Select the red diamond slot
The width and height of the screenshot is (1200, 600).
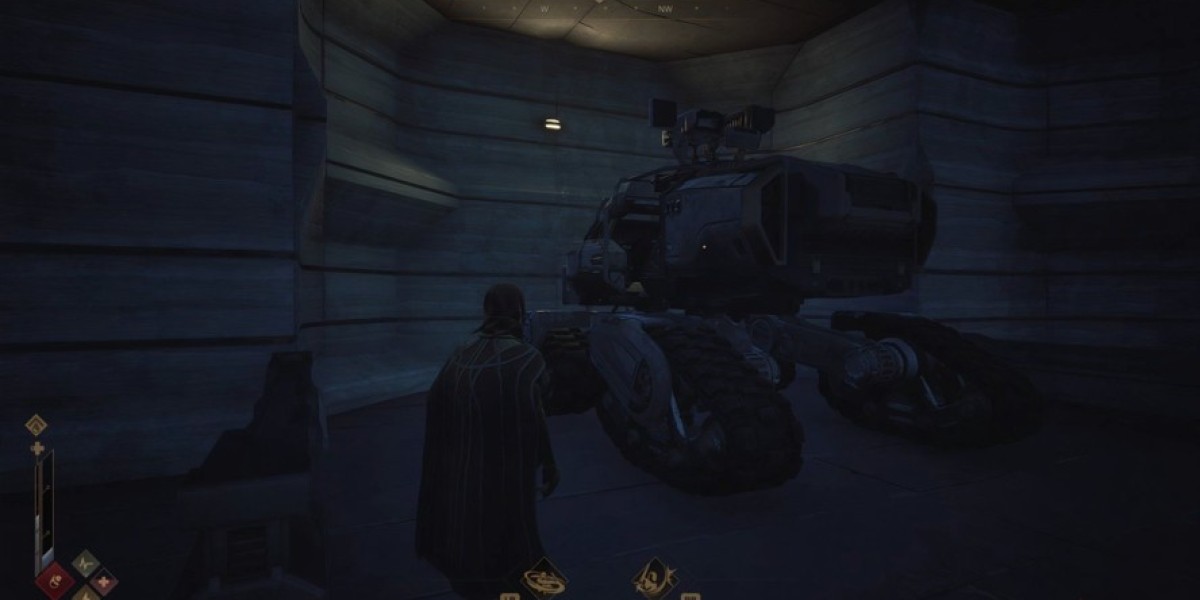pyautogui.click(x=56, y=580)
